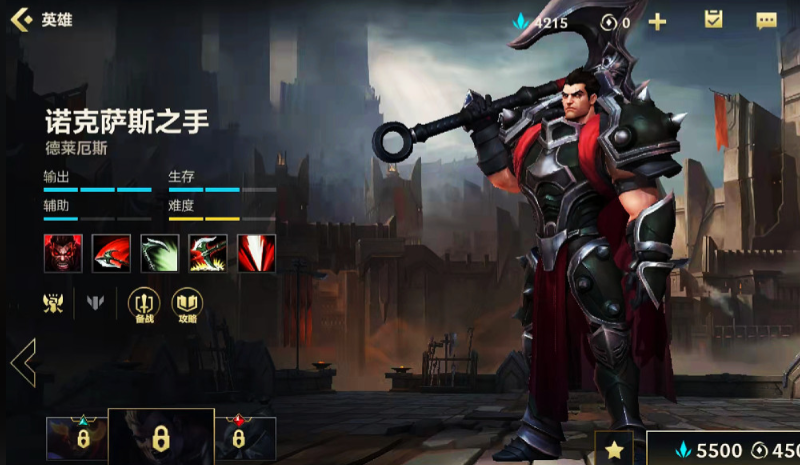Buy the hero for 5500 blue essence
This screenshot has height=465, width=800.
tap(710, 449)
